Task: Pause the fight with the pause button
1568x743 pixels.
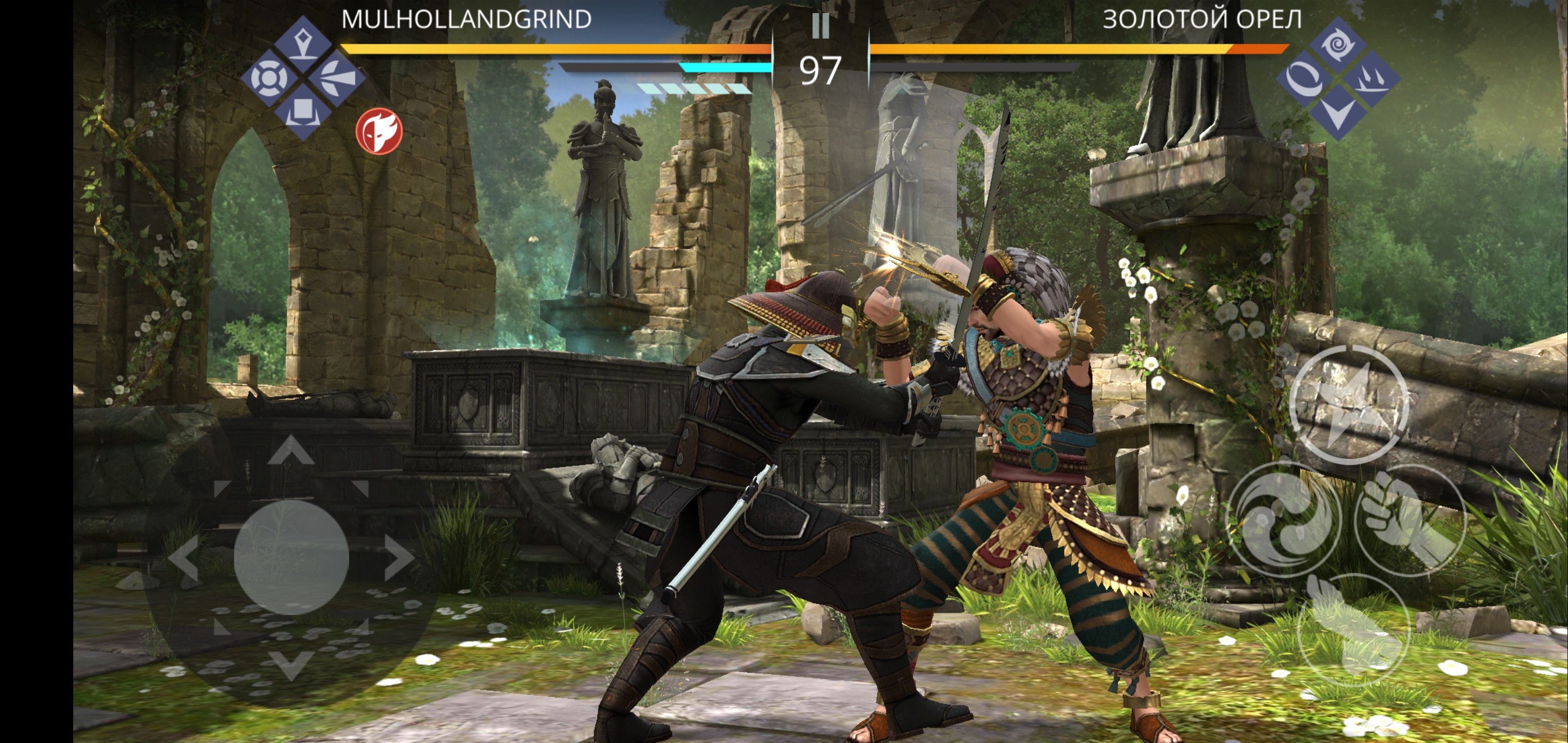Action: click(820, 26)
